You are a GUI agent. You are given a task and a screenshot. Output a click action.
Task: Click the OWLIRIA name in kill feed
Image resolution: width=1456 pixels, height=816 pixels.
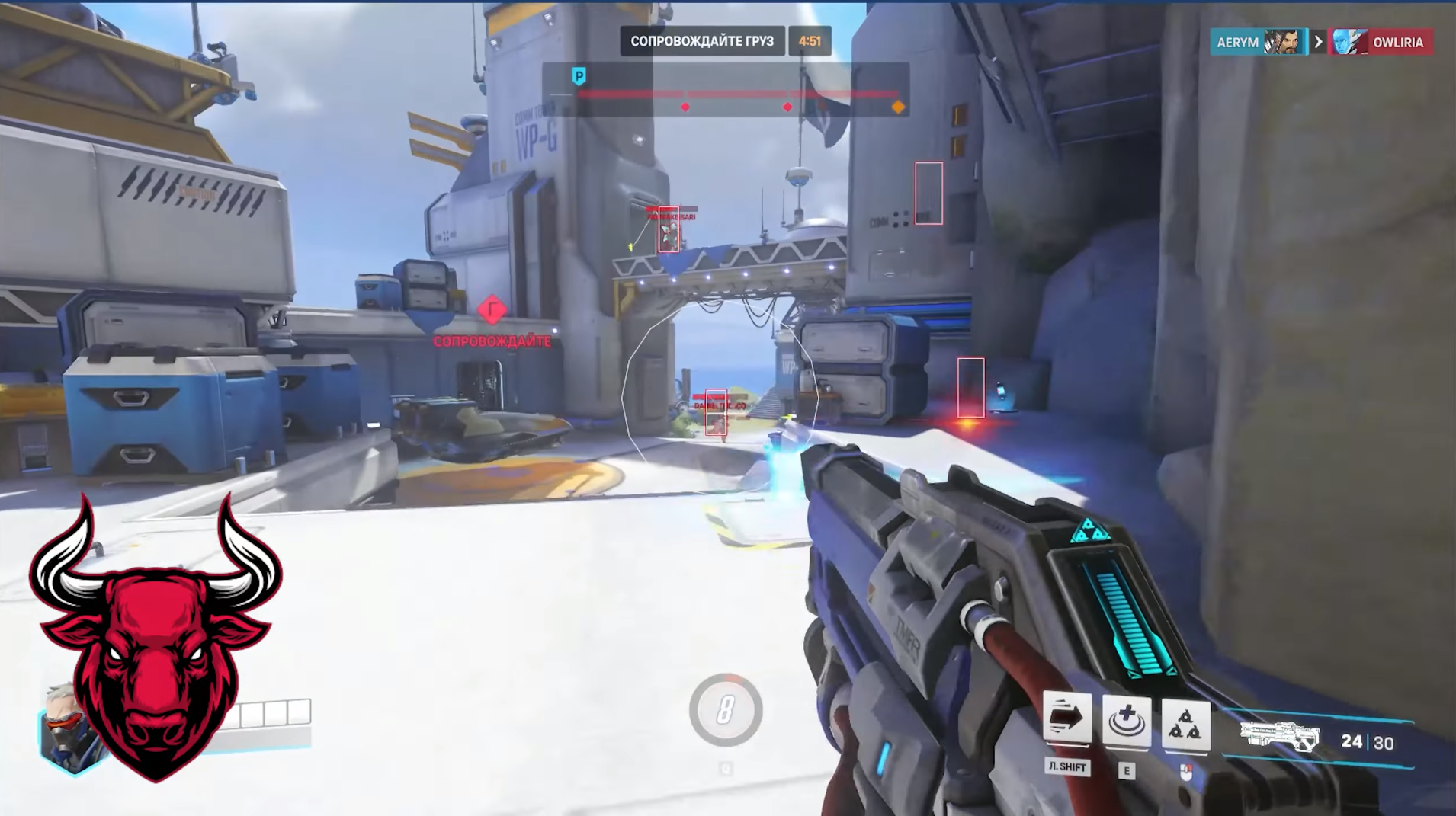(x=1397, y=43)
